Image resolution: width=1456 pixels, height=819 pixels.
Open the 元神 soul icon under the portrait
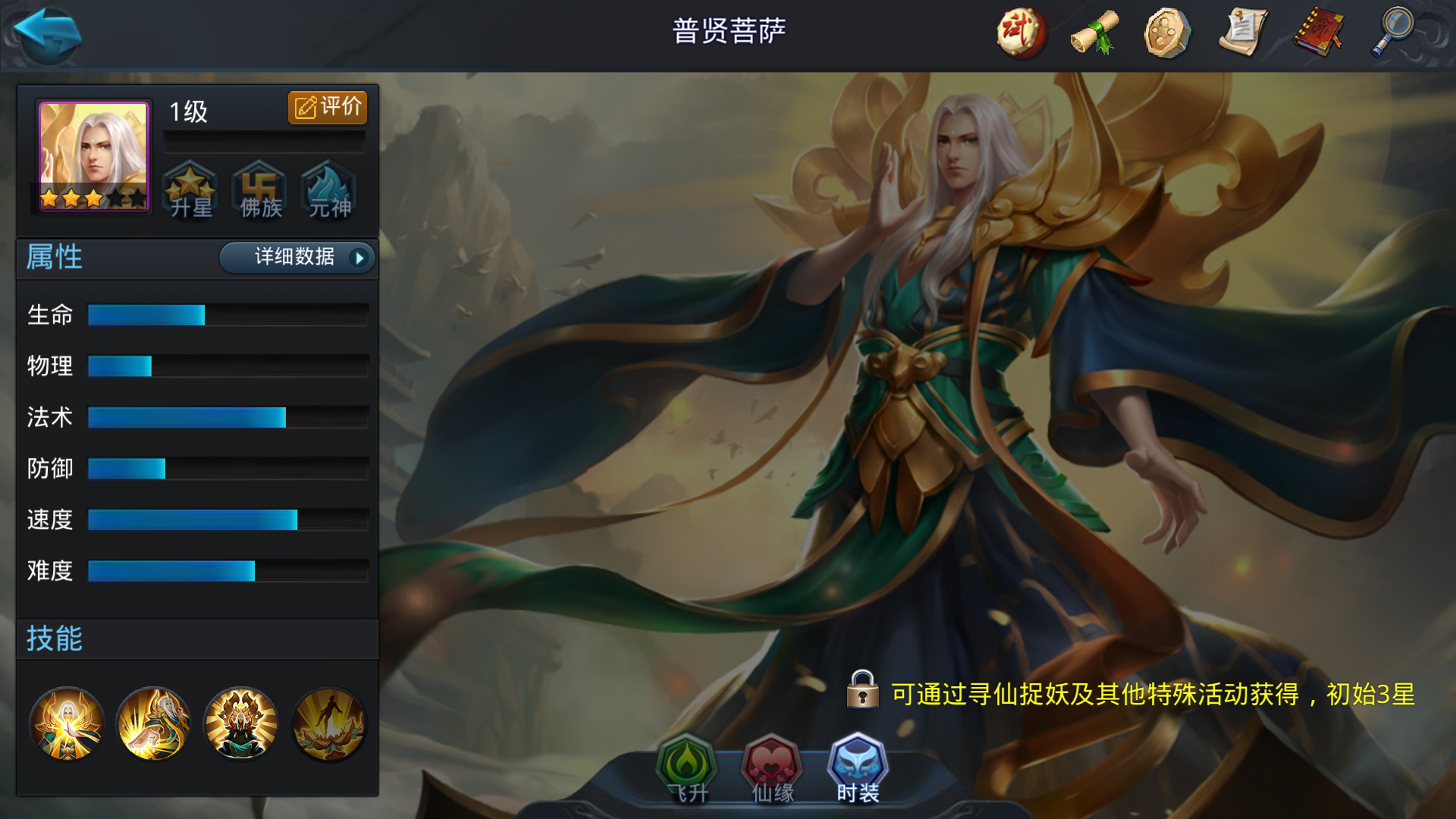click(x=328, y=190)
